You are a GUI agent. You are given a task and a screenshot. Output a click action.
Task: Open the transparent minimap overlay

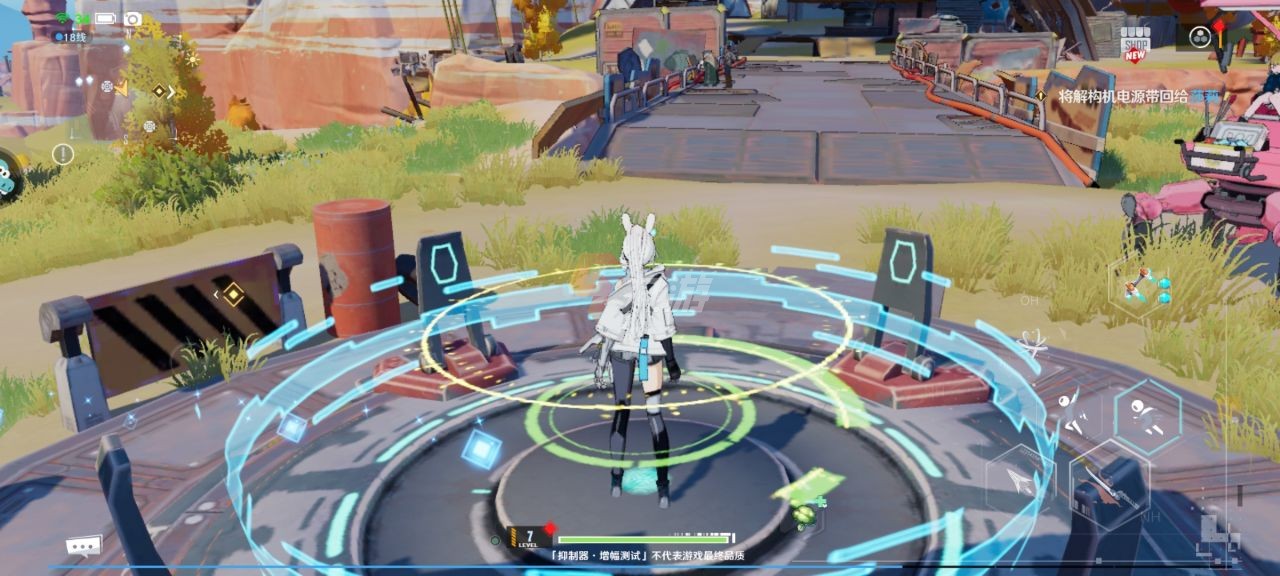(x=140, y=95)
